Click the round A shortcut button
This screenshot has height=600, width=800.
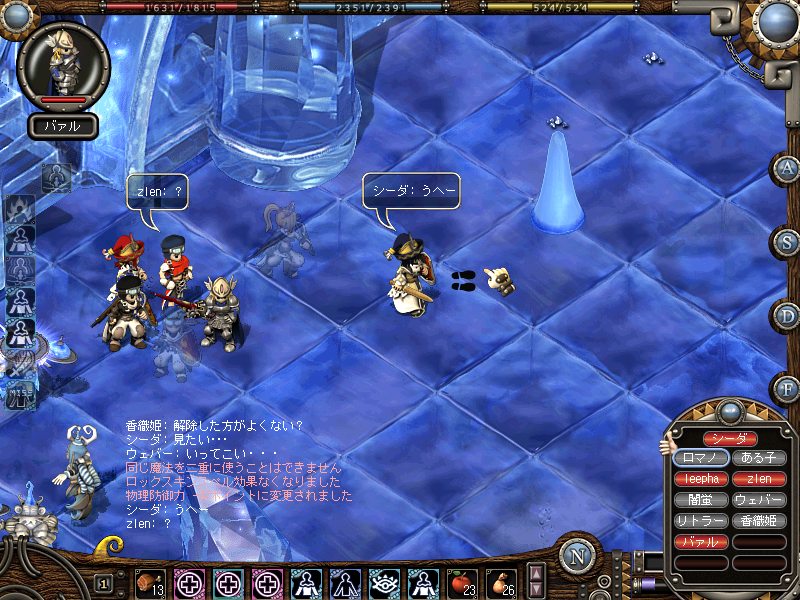786,168
